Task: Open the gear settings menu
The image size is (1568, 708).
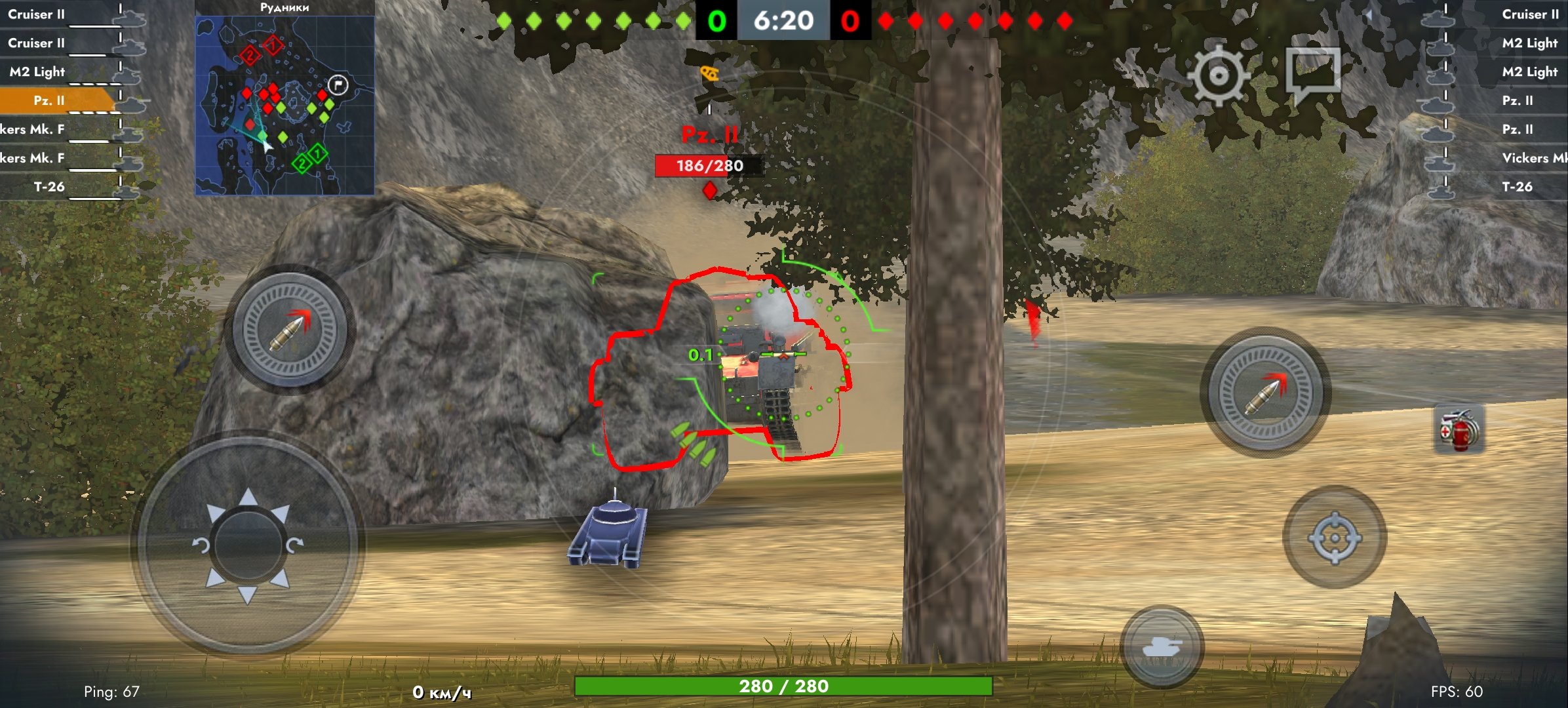Action: pos(1218,75)
